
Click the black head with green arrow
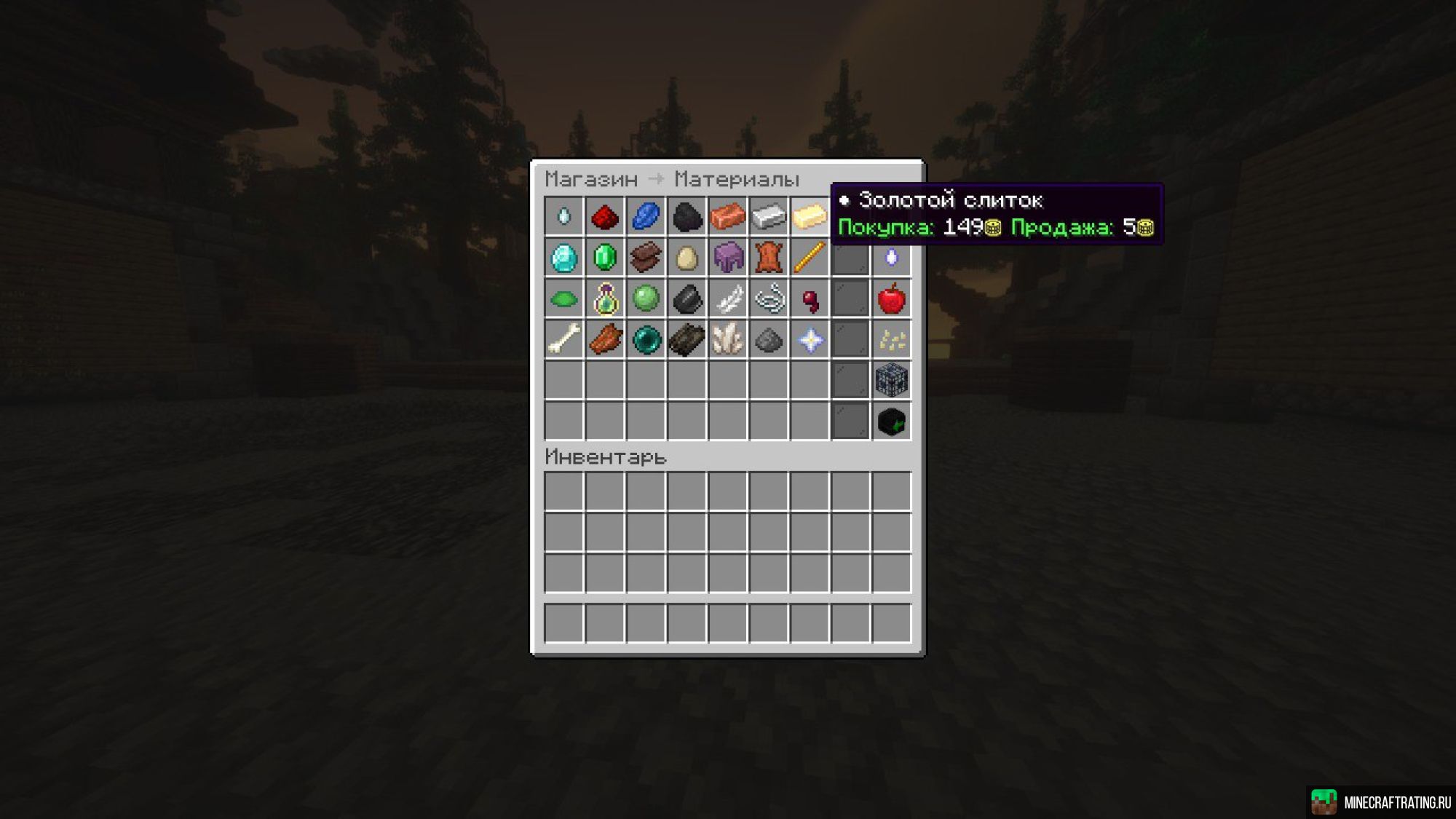[891, 422]
